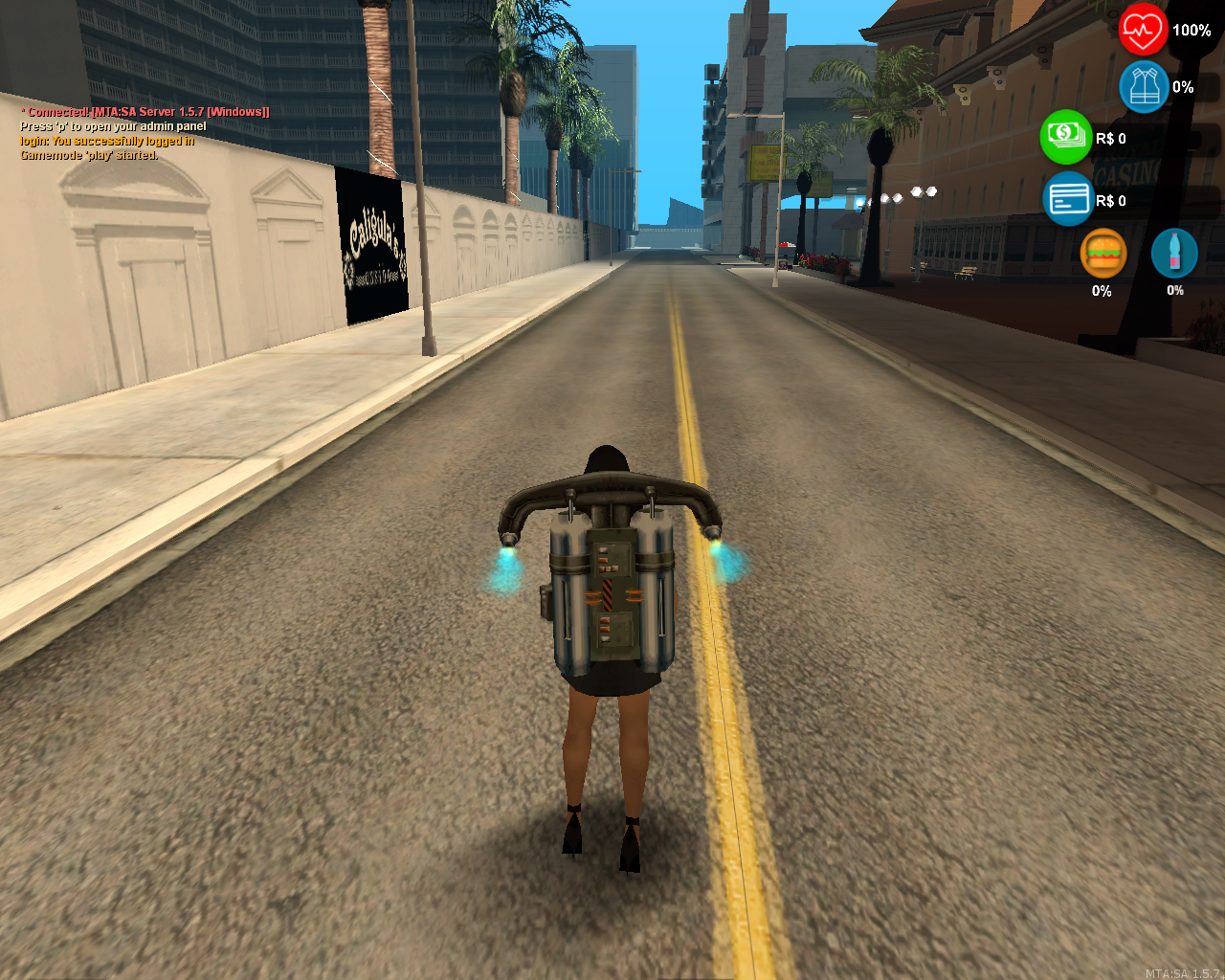Select the water bottle thirst icon
This screenshot has height=980, width=1225.
(x=1174, y=251)
